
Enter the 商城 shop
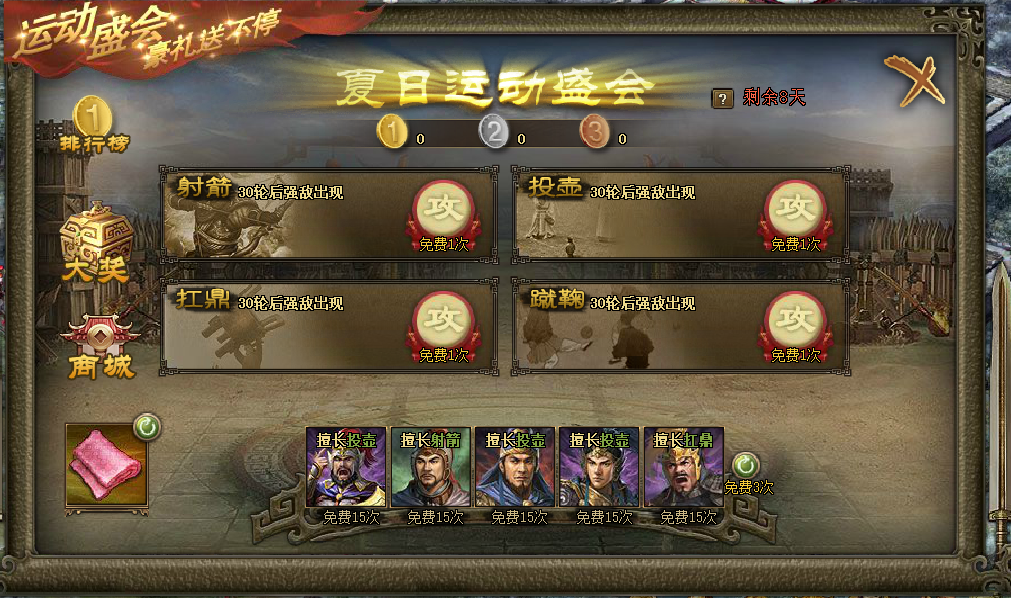[98, 346]
